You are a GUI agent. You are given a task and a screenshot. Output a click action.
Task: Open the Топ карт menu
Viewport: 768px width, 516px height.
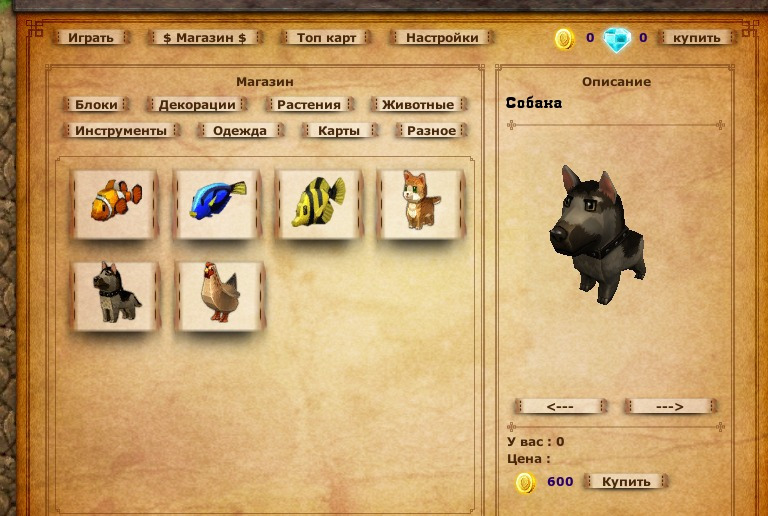pos(325,38)
